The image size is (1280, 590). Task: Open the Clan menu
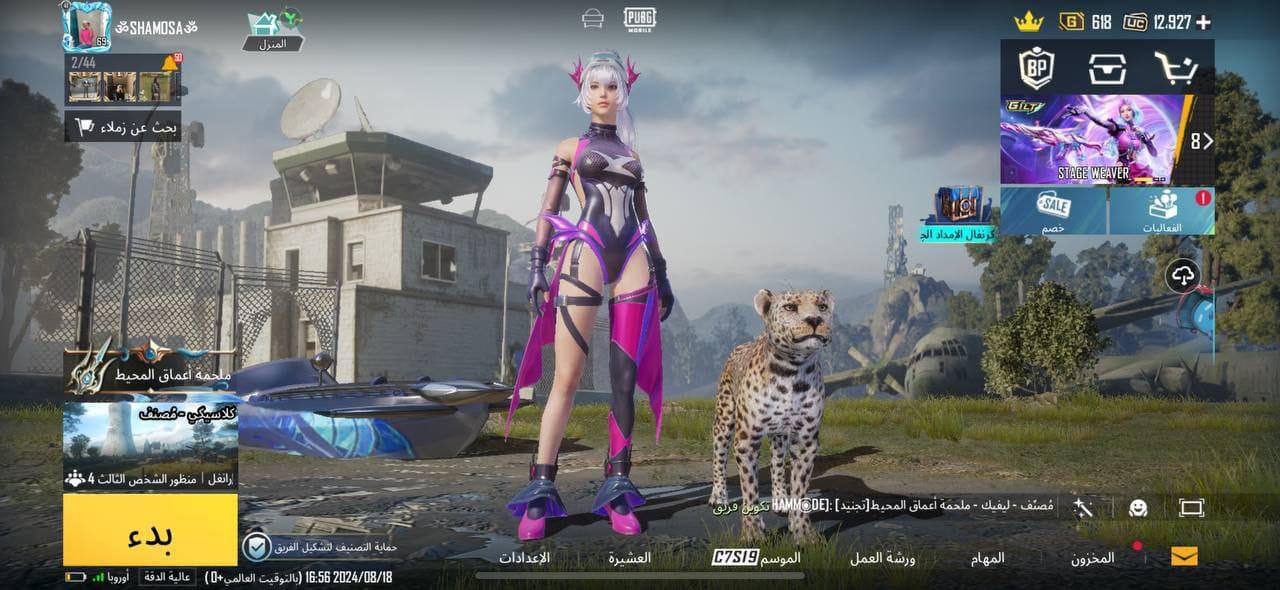(x=630, y=558)
